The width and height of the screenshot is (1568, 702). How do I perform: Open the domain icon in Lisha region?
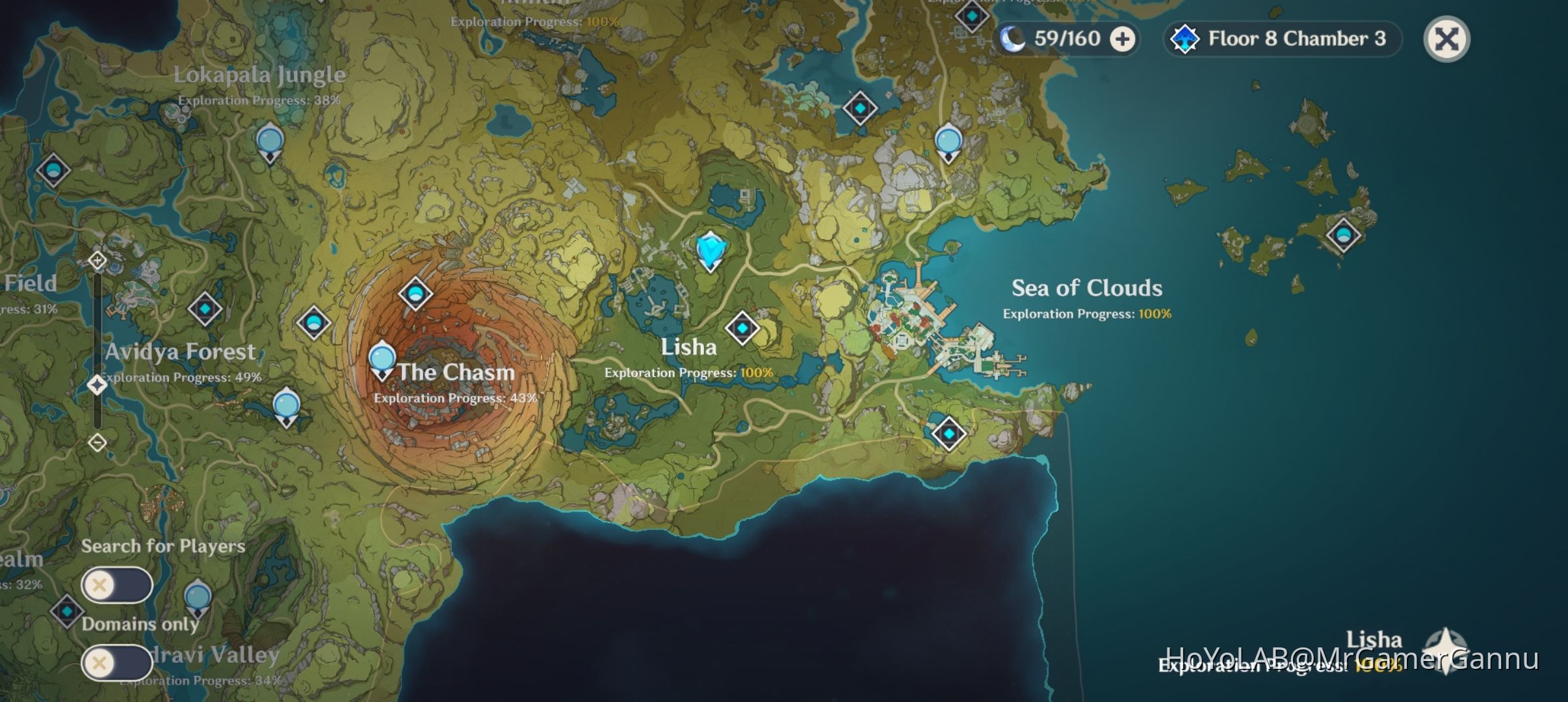pos(743,328)
